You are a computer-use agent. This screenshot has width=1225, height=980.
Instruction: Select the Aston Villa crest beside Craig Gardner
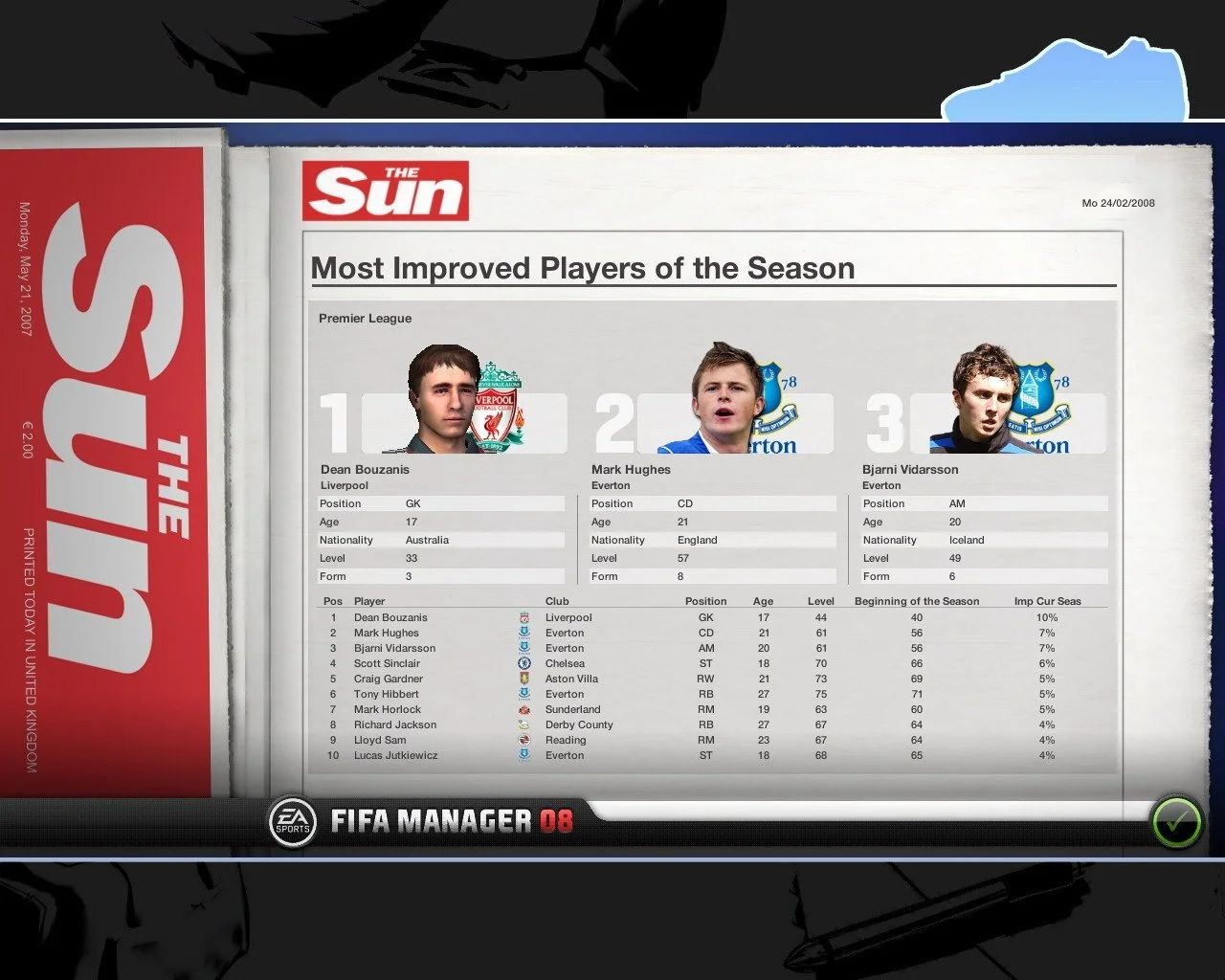point(523,679)
